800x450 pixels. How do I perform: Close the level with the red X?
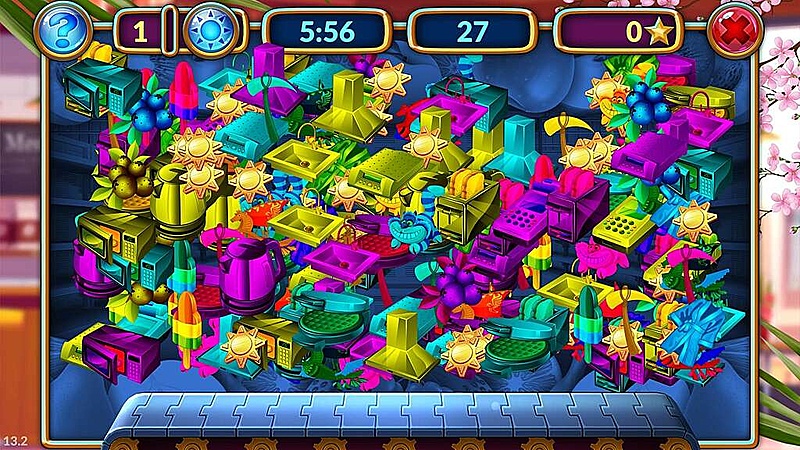(735, 32)
